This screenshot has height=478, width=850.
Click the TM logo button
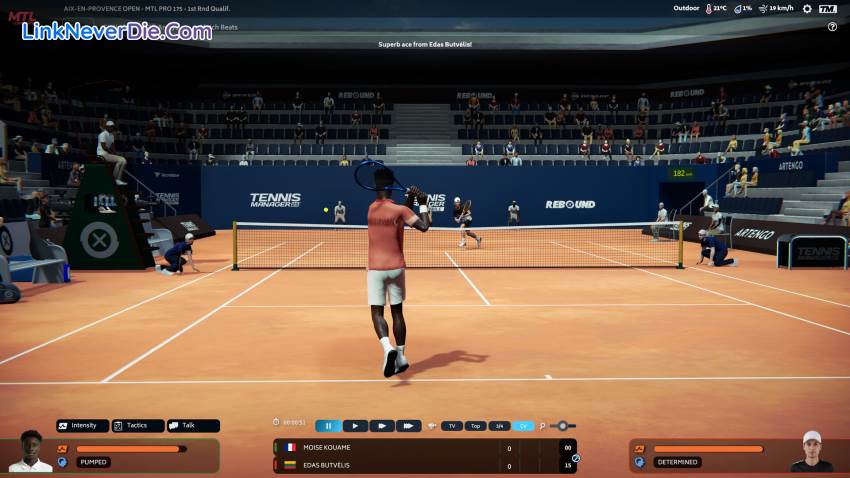827,9
